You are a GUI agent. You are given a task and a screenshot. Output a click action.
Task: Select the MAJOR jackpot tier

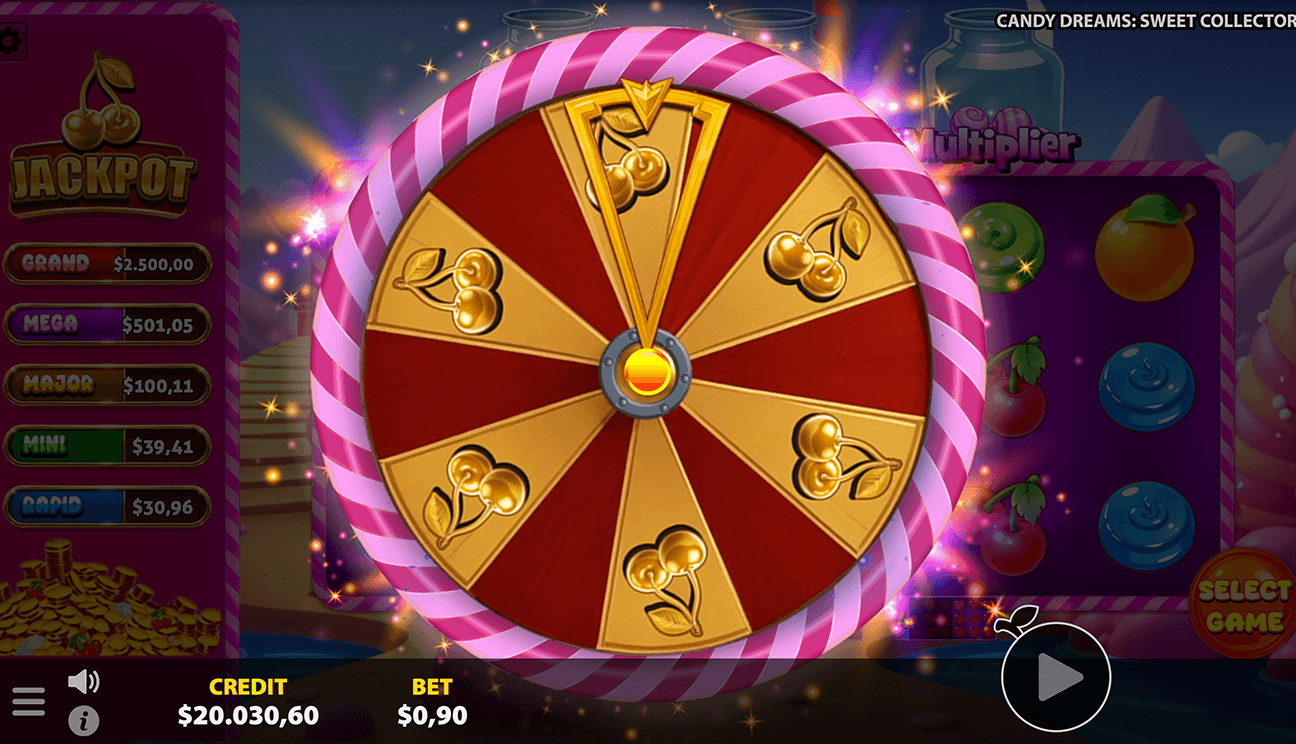click(x=108, y=384)
